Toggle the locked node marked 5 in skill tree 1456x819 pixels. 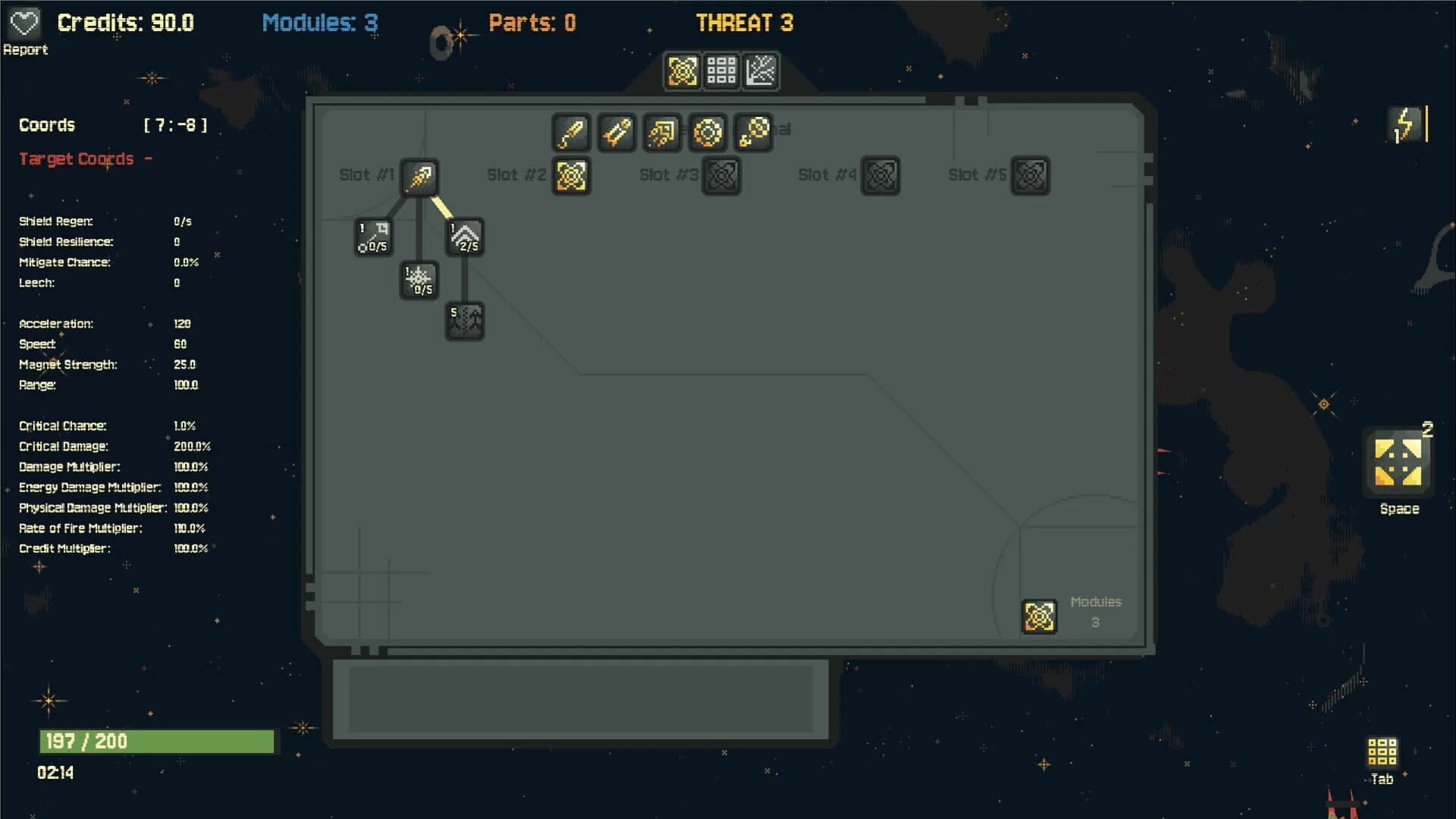[x=465, y=319]
